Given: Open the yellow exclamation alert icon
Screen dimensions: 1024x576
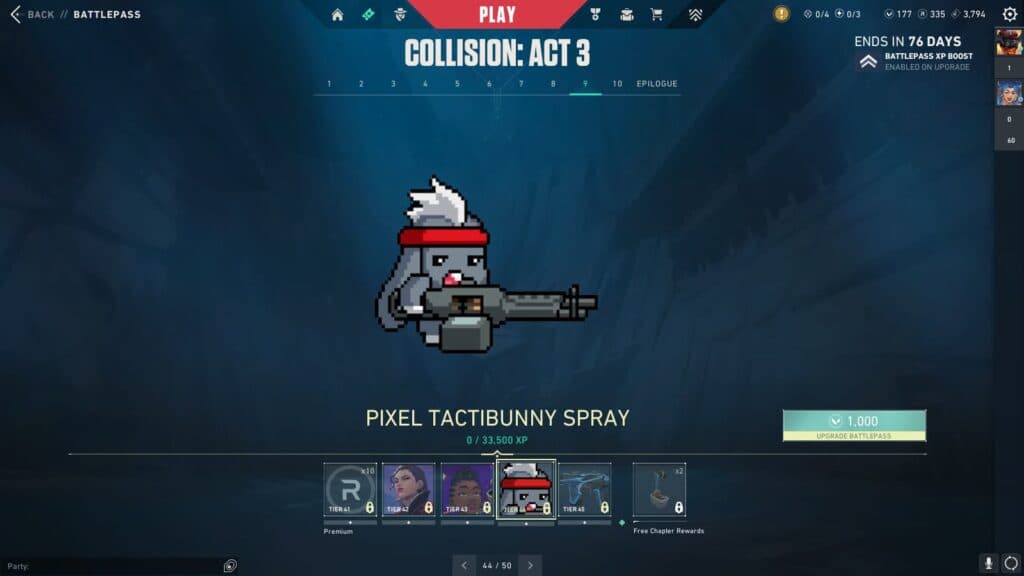Looking at the screenshot, I should pyautogui.click(x=782, y=15).
